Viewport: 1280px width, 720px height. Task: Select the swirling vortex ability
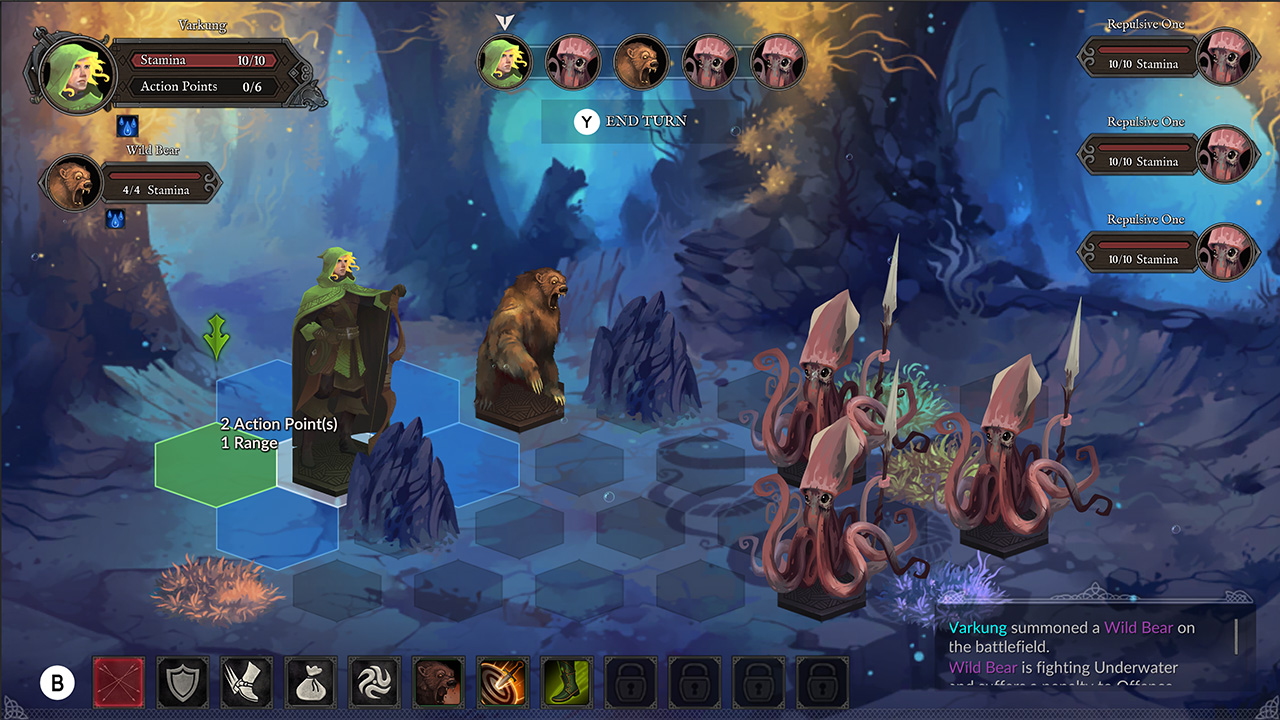tap(374, 683)
